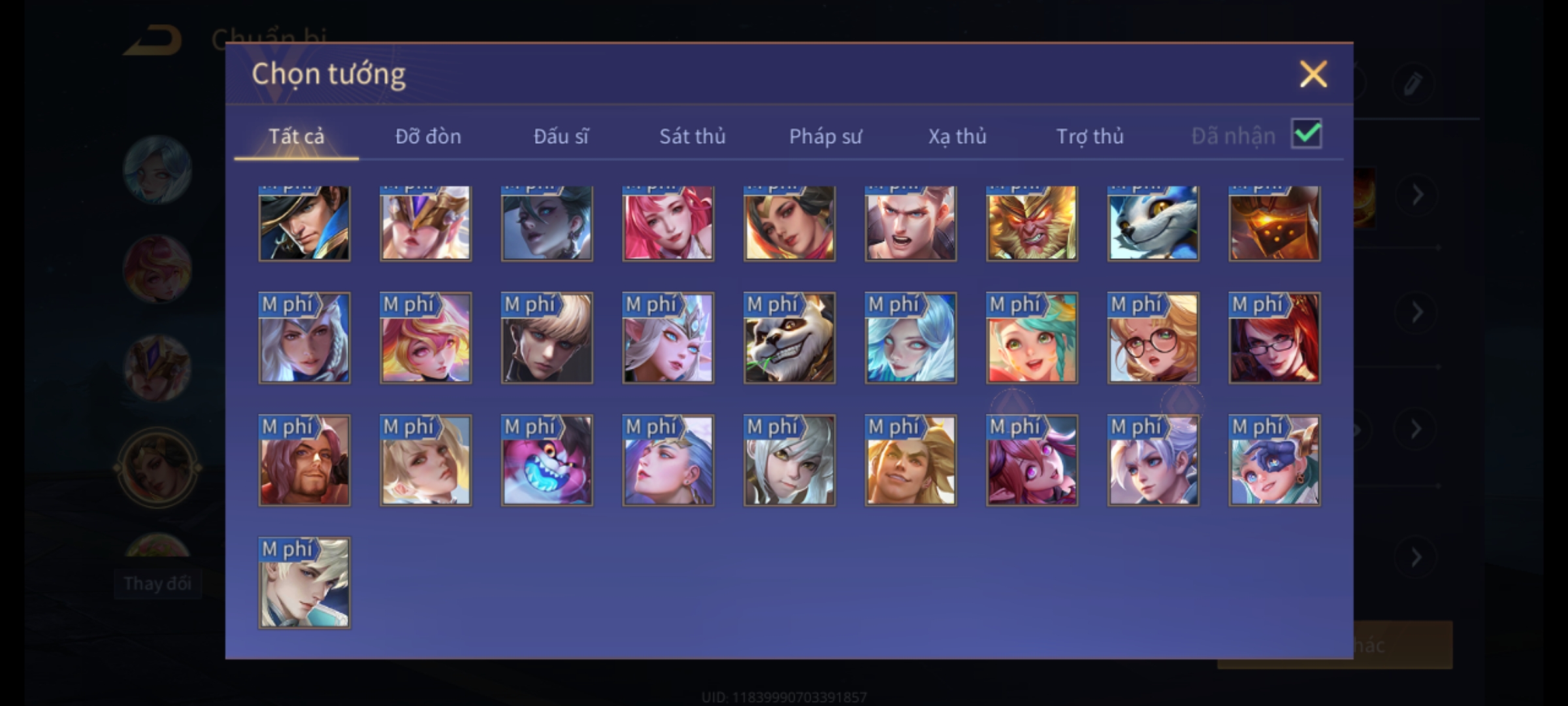This screenshot has width=1568, height=706.
Task: Show the Đấu sĩ hero category
Action: pyautogui.click(x=561, y=136)
